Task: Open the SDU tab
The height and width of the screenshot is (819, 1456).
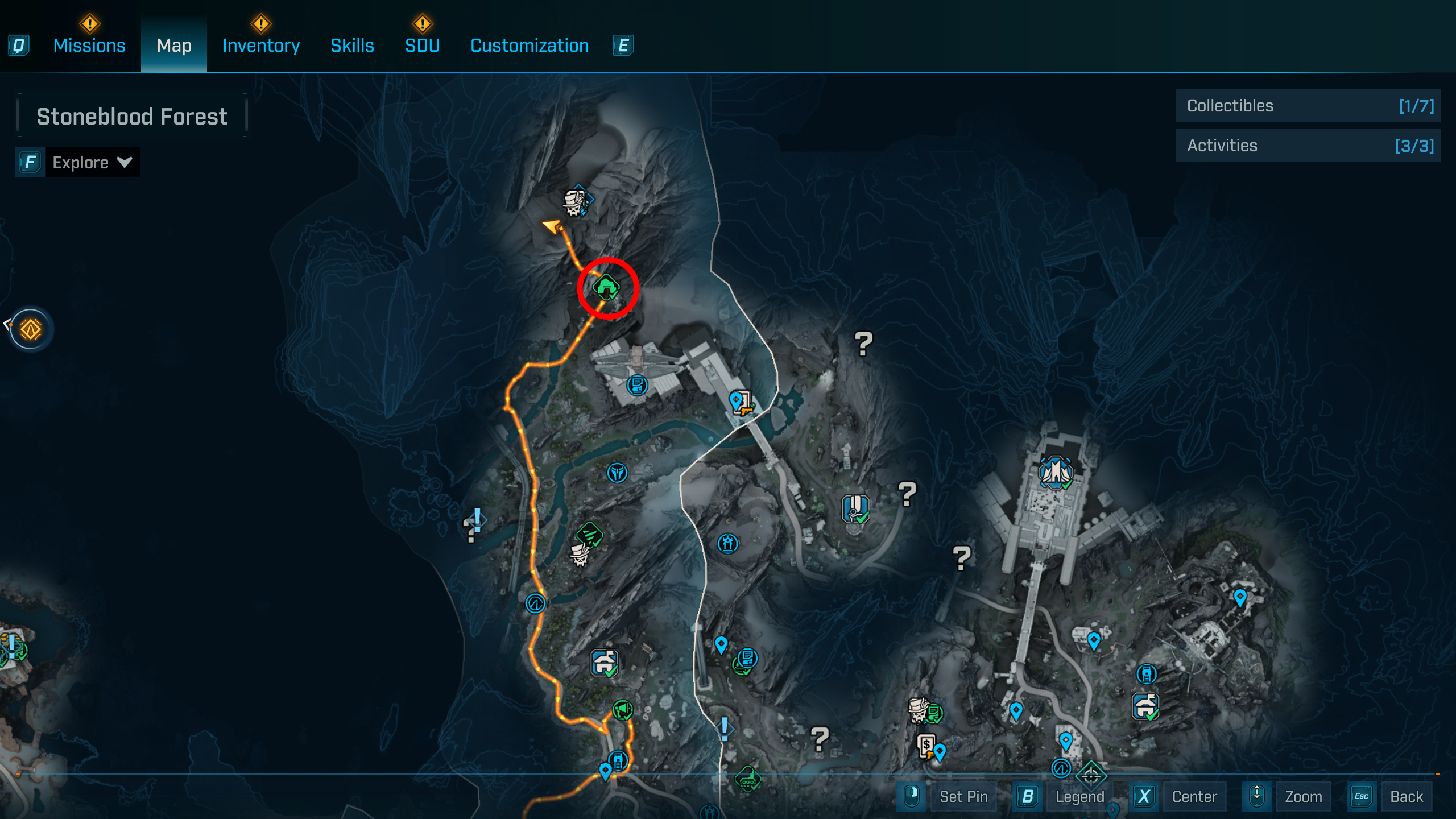Action: coord(422,45)
